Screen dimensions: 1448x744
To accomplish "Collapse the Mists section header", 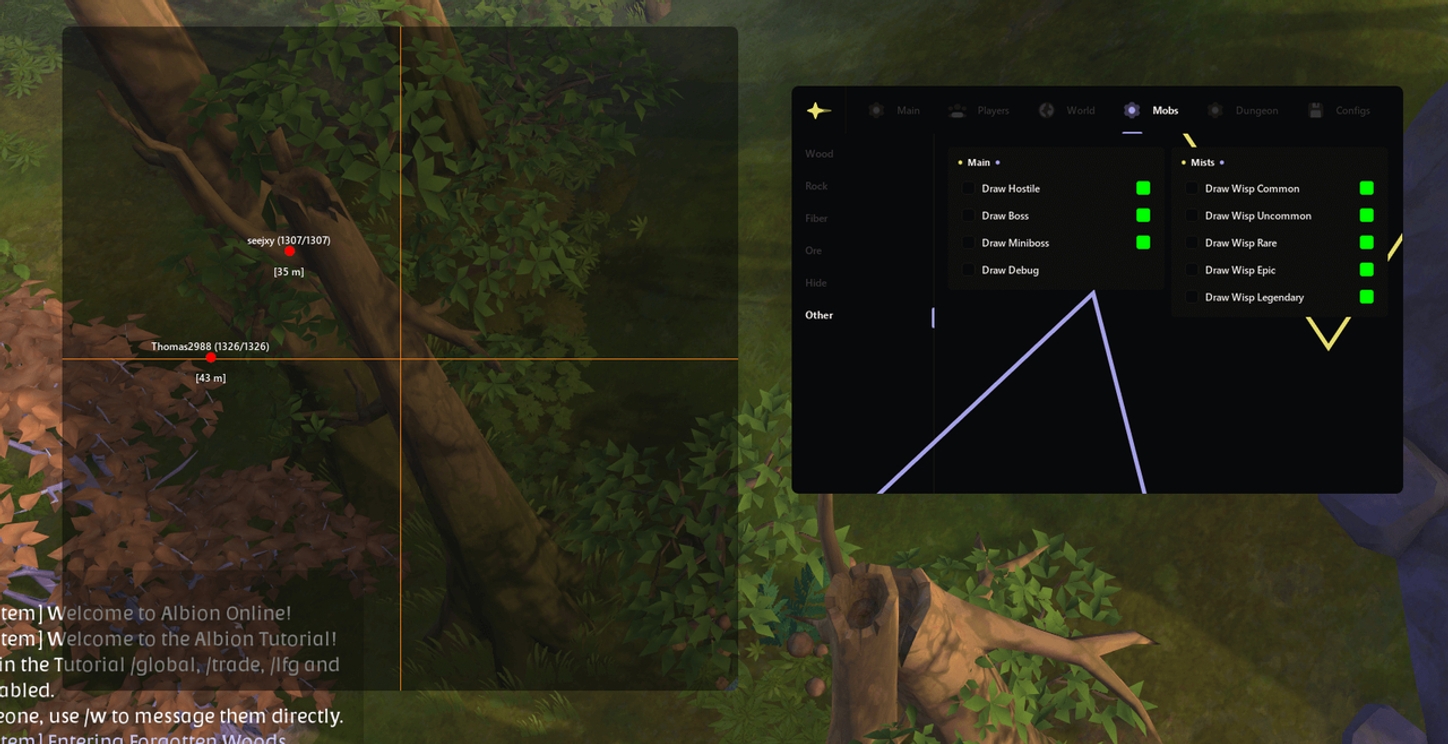I will [x=1202, y=162].
